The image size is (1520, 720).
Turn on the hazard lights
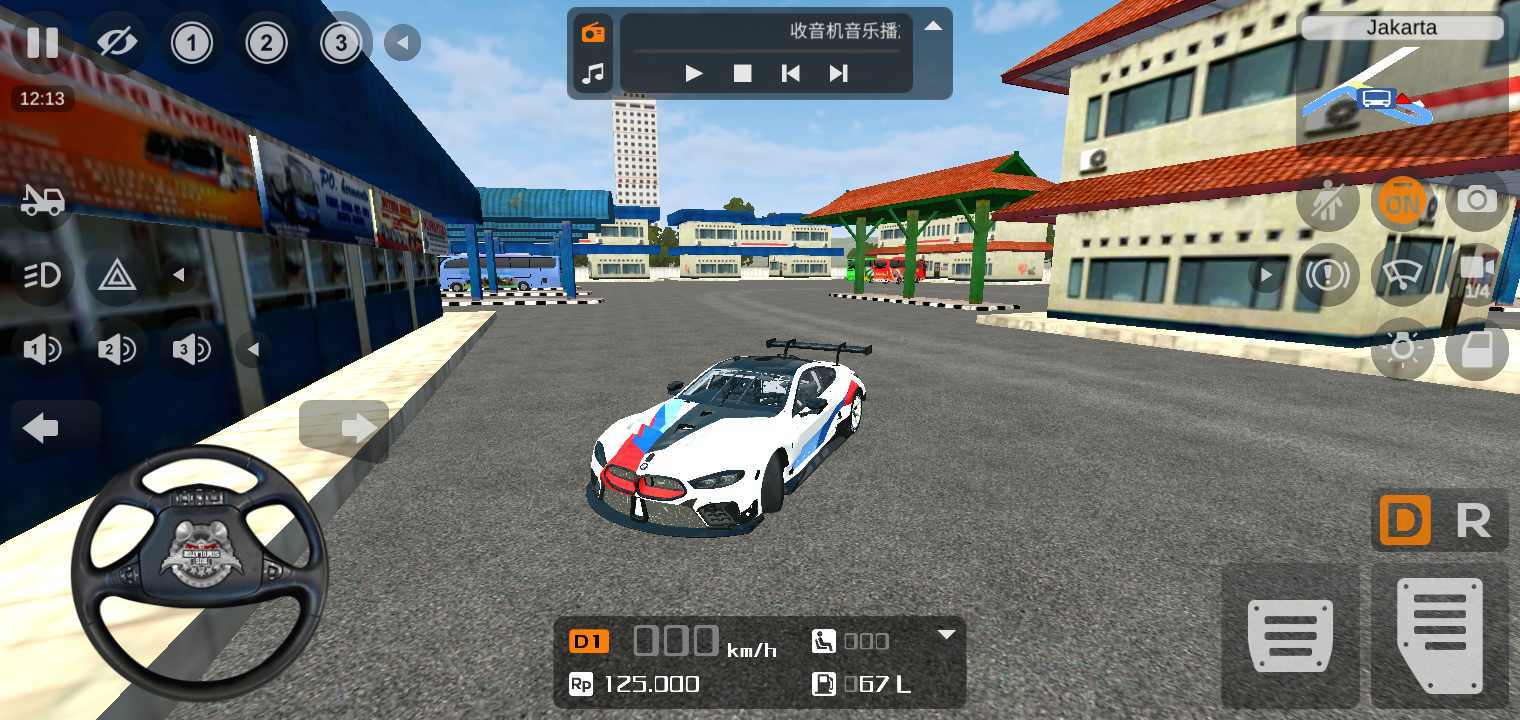pos(117,275)
